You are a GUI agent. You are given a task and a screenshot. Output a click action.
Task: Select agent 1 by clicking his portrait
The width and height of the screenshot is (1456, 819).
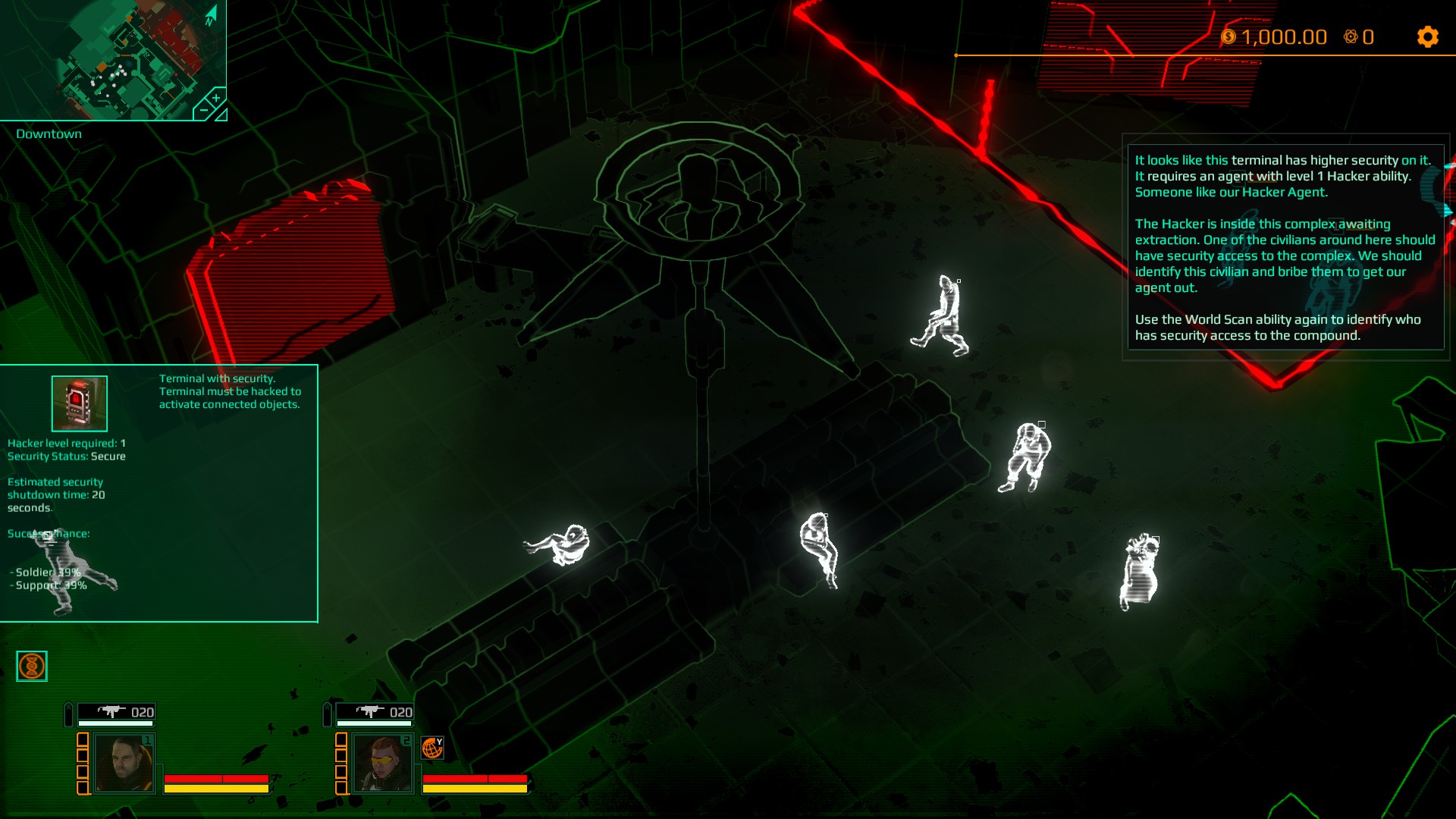(124, 764)
